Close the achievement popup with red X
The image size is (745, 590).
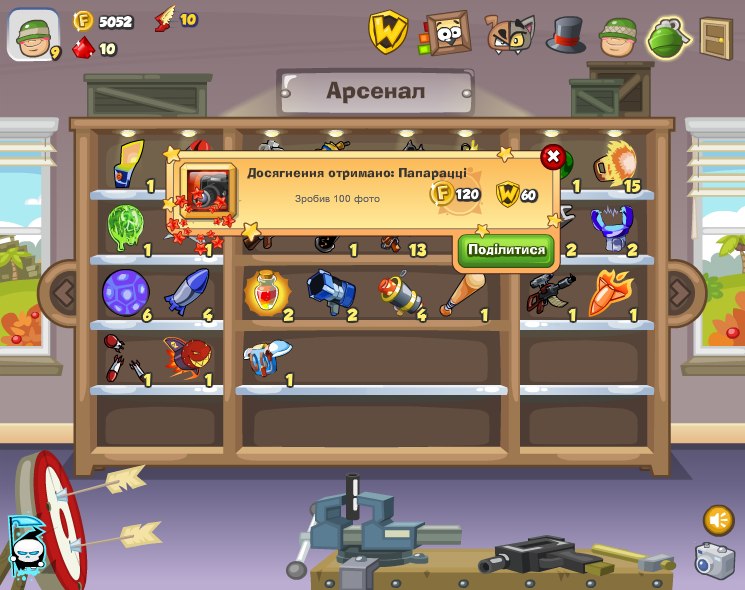pyautogui.click(x=551, y=157)
